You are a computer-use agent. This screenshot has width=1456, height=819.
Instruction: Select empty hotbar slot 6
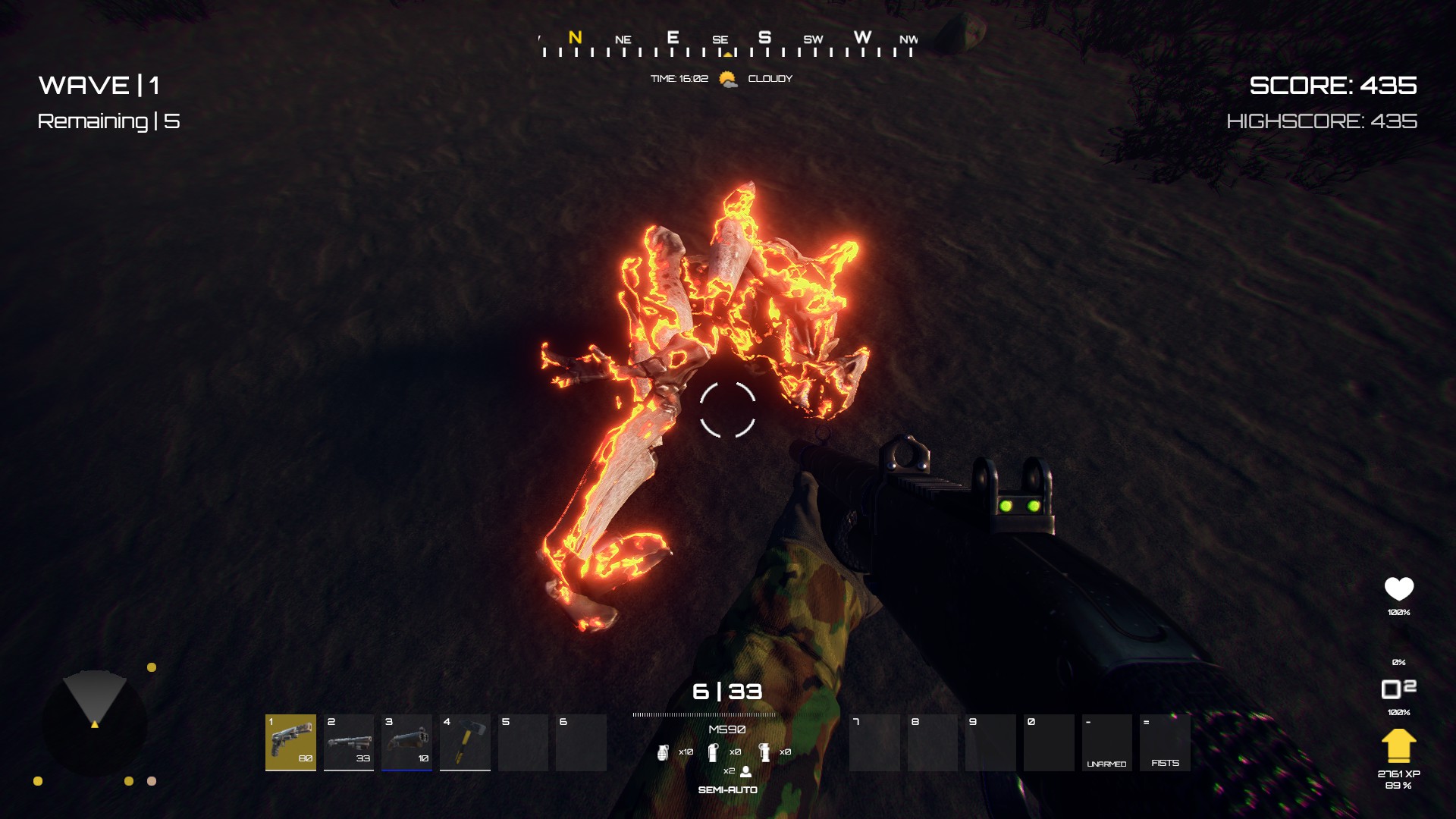click(x=582, y=743)
